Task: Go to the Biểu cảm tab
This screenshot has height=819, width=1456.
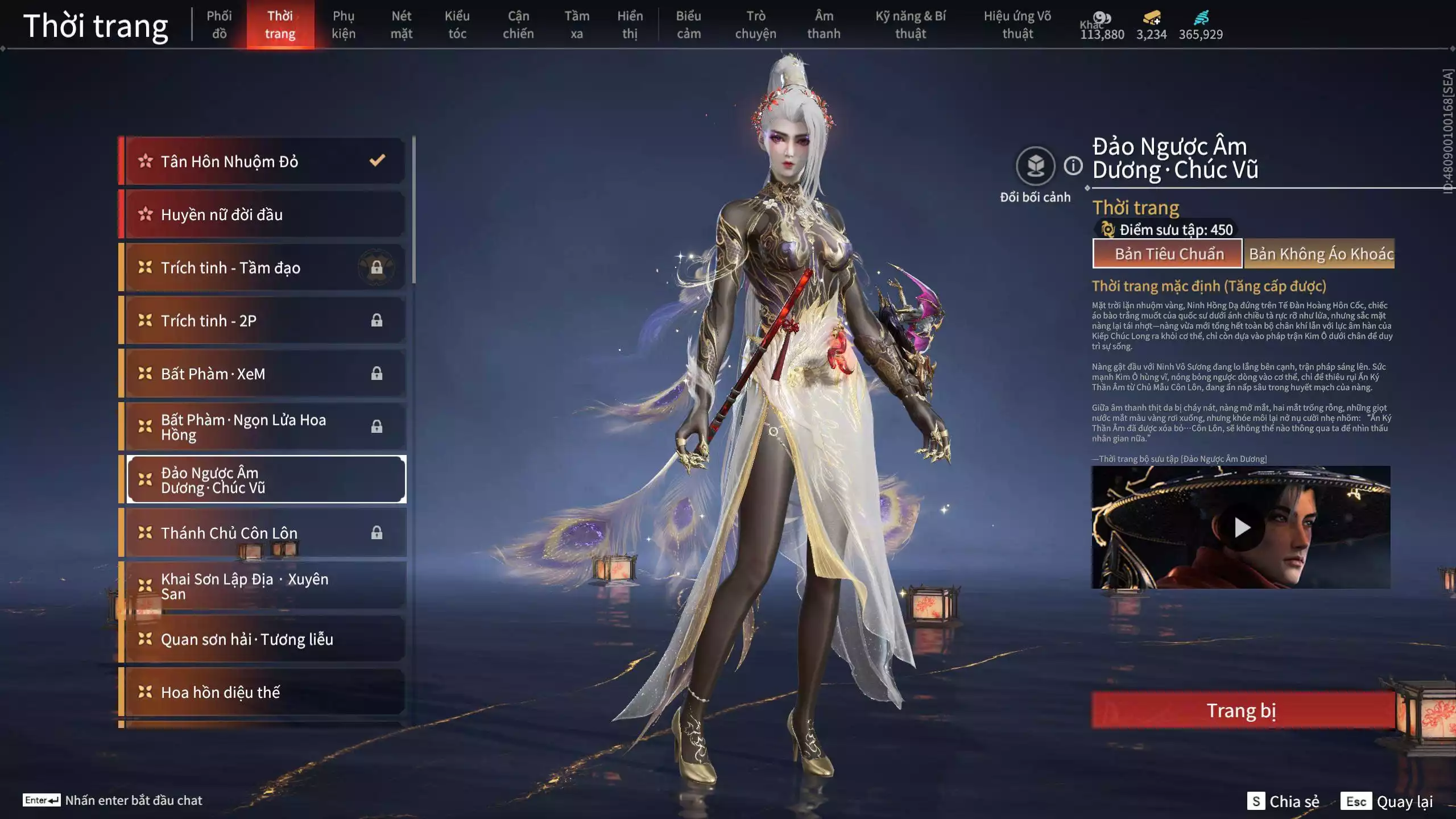Action: pos(688,24)
